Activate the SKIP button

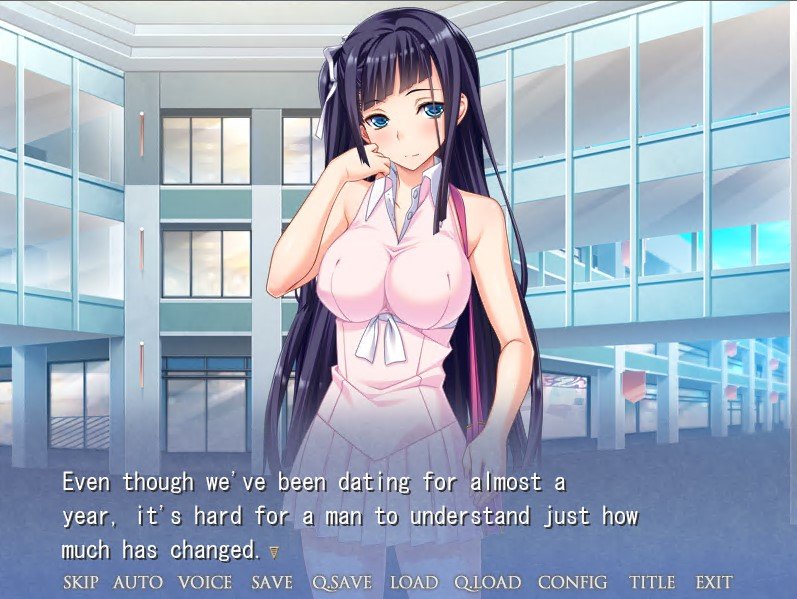point(80,582)
